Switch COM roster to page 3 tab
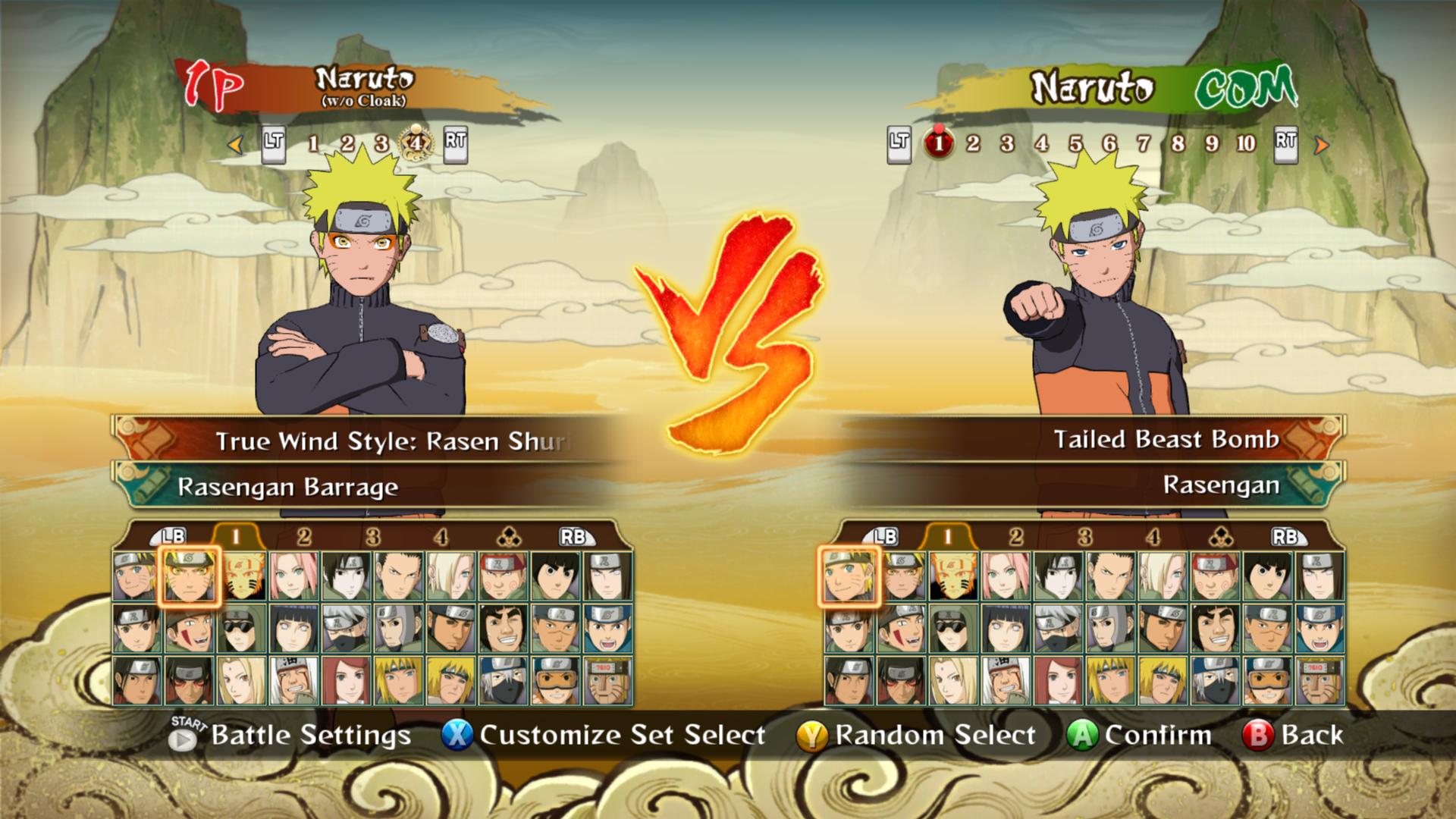This screenshot has width=1456, height=819. 1084,537
